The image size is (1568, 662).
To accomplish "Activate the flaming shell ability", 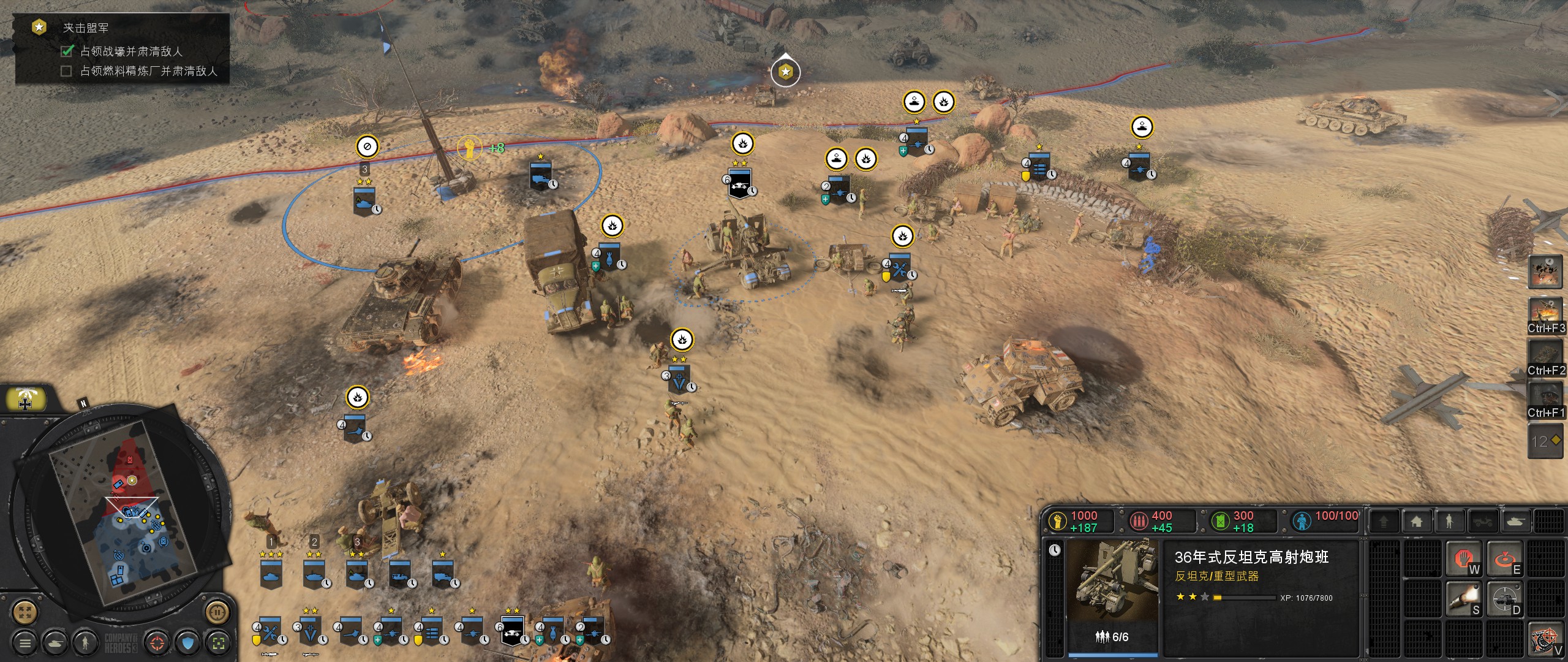I will (1464, 599).
